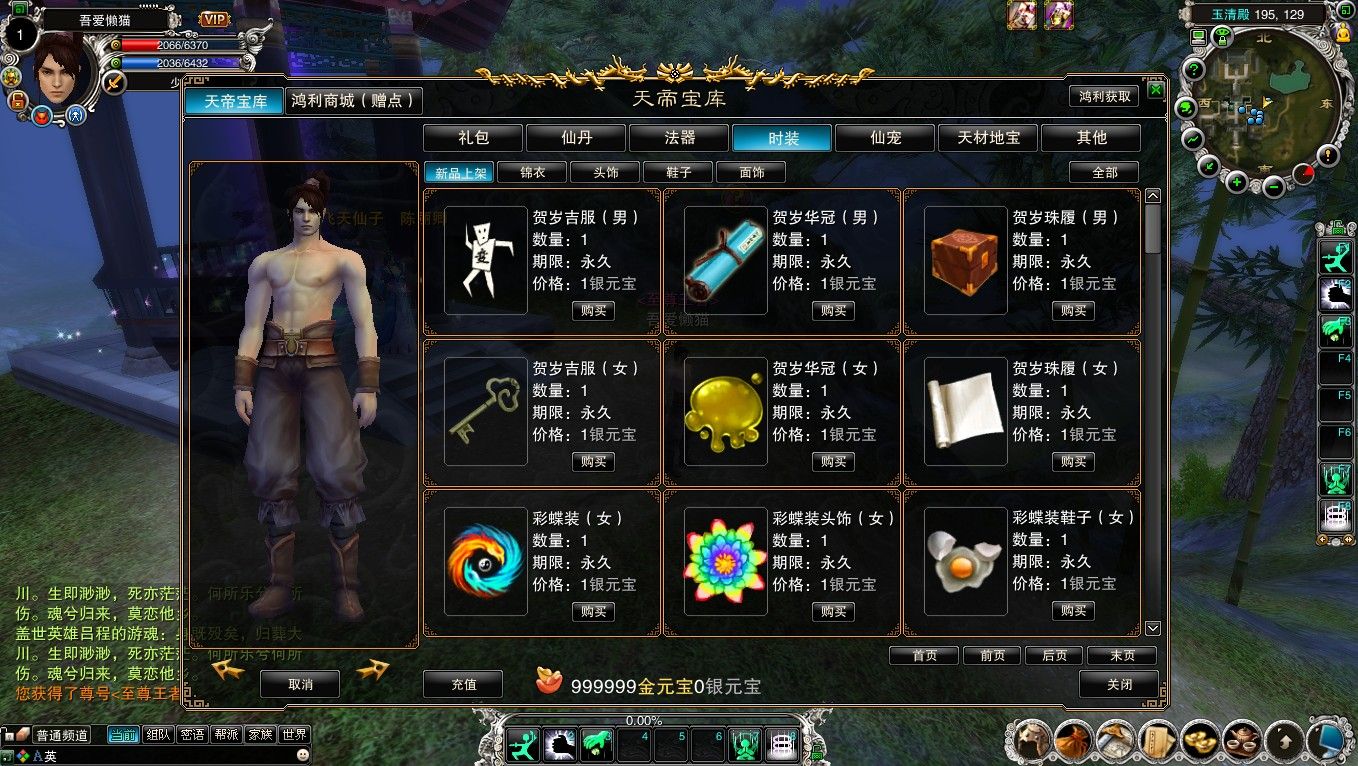The image size is (1358, 766).
Task: Open the monitor-shaped system menu icon
Action: 1328,742
